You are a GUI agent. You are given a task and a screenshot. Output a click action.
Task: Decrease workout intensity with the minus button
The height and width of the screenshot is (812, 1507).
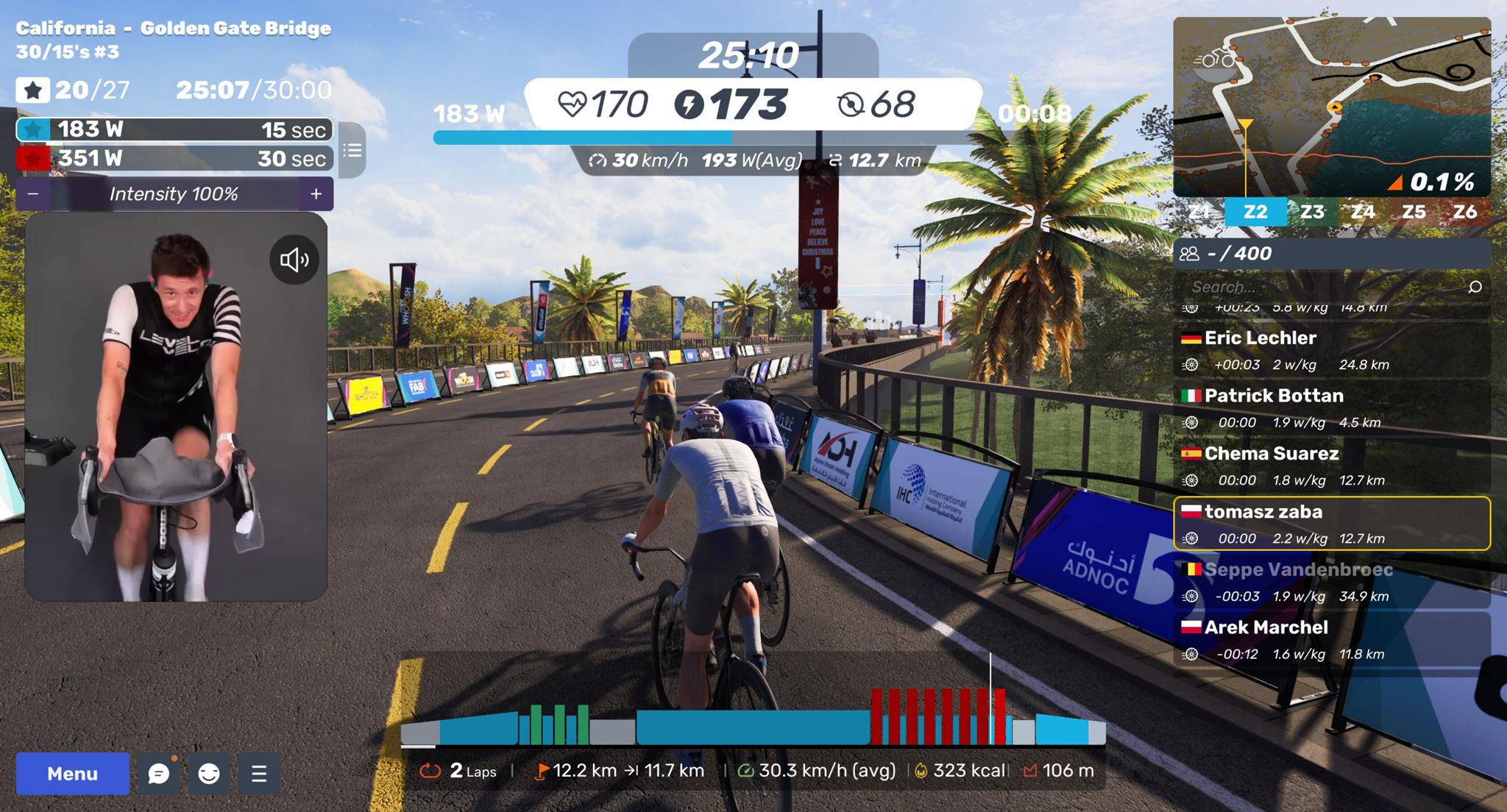point(33,194)
